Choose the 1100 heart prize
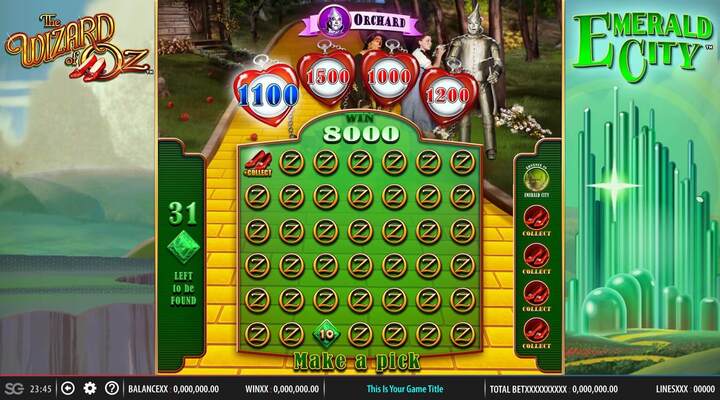This screenshot has height=400, width=720. point(267,94)
